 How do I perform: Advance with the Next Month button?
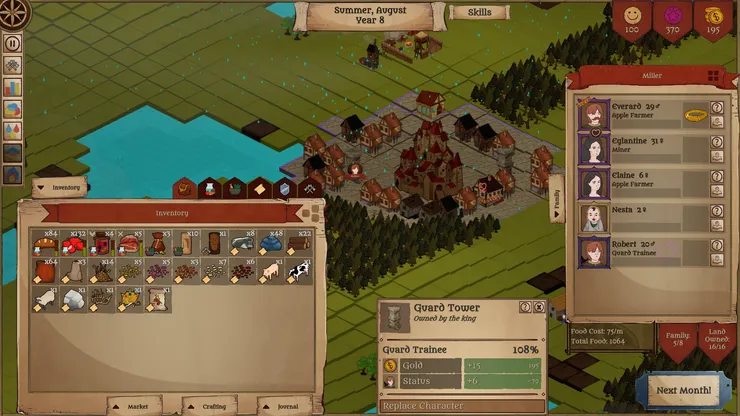tap(685, 389)
